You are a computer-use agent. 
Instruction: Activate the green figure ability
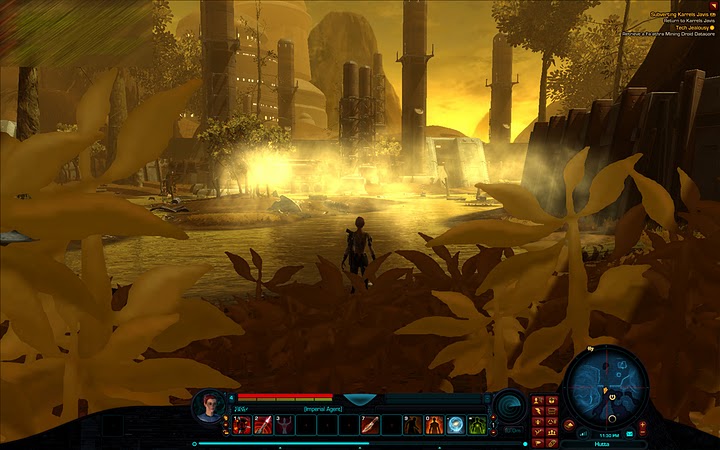point(478,426)
